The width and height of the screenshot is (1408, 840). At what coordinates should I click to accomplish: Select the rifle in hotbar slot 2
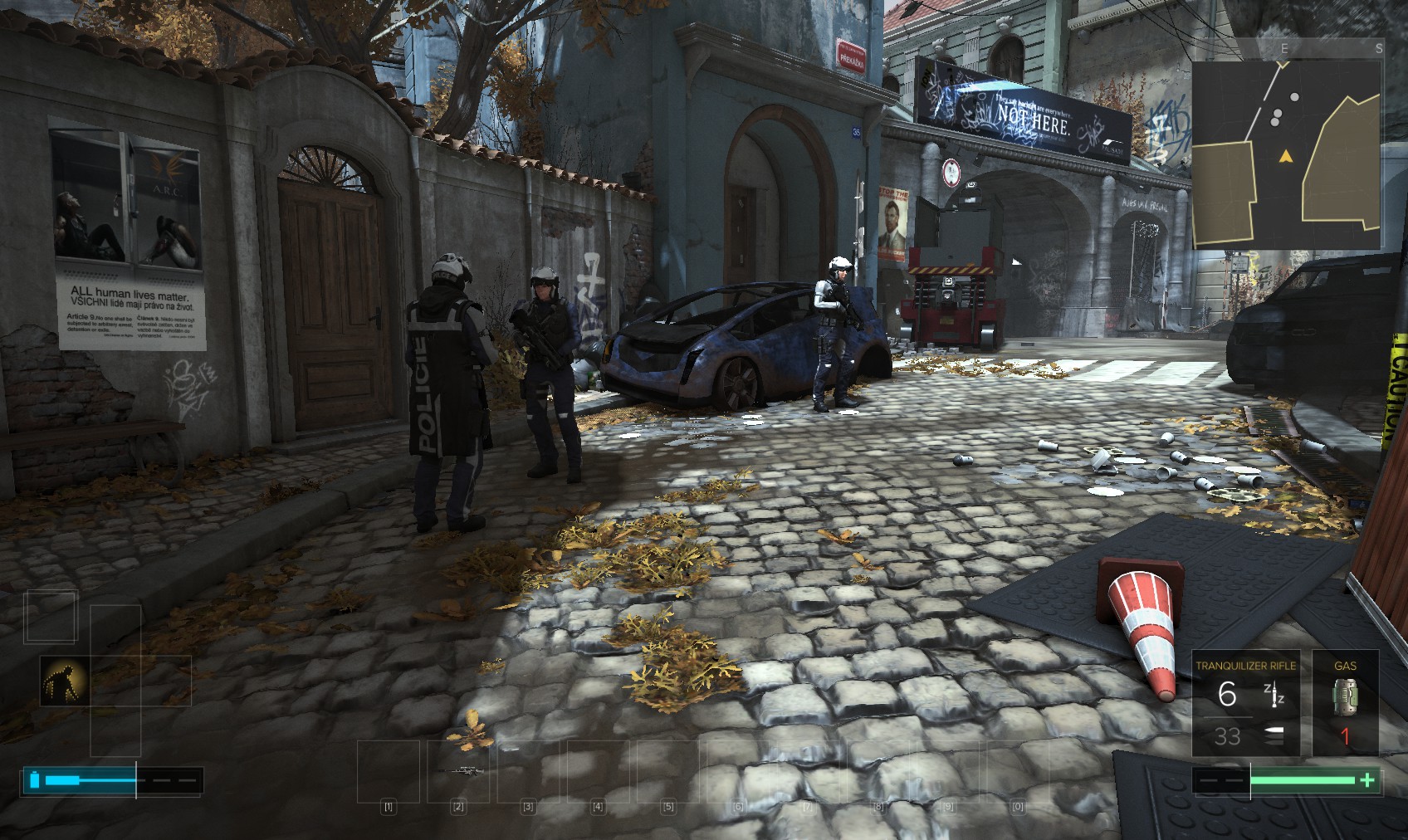click(459, 771)
